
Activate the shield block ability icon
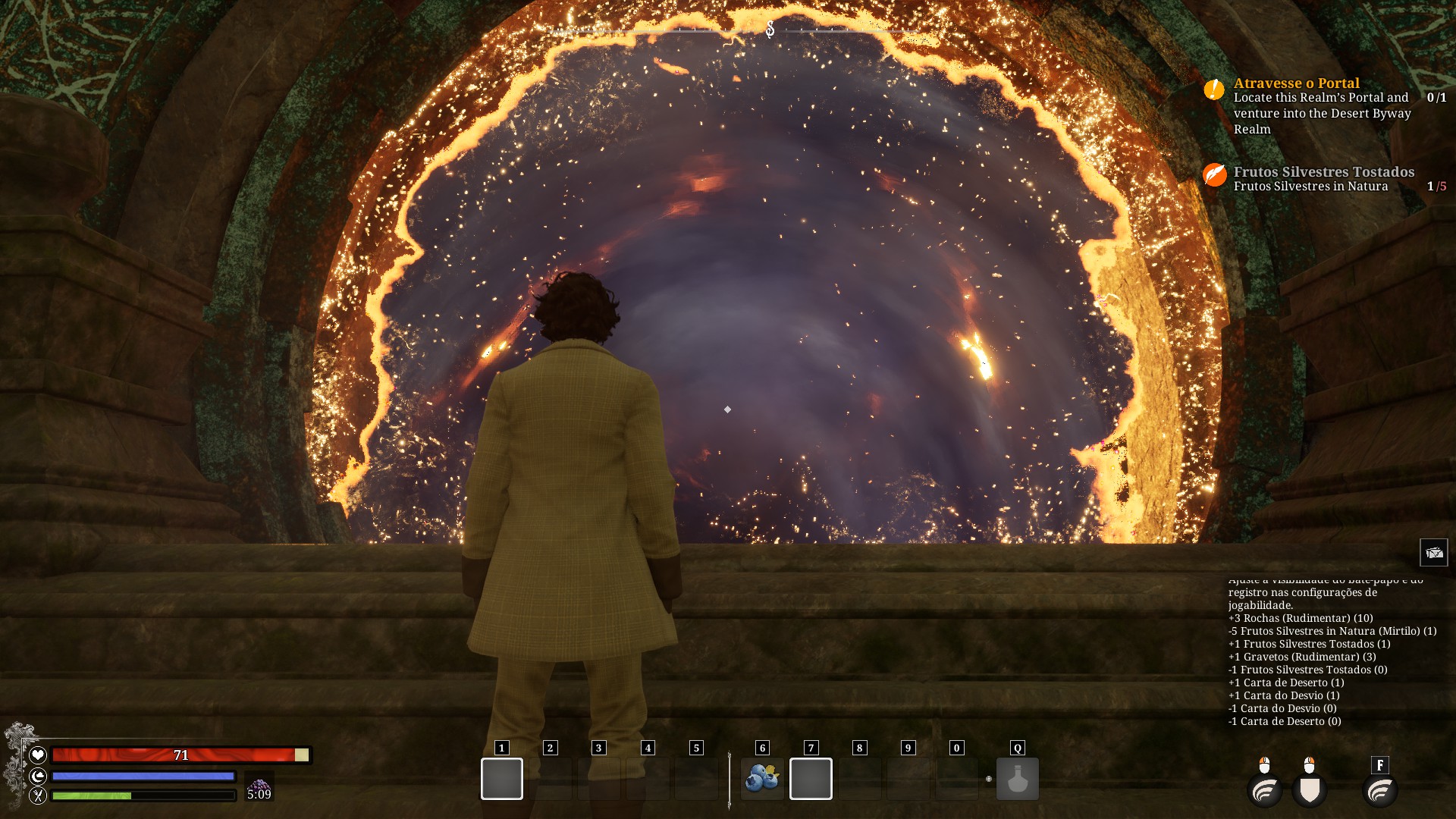(x=1310, y=790)
